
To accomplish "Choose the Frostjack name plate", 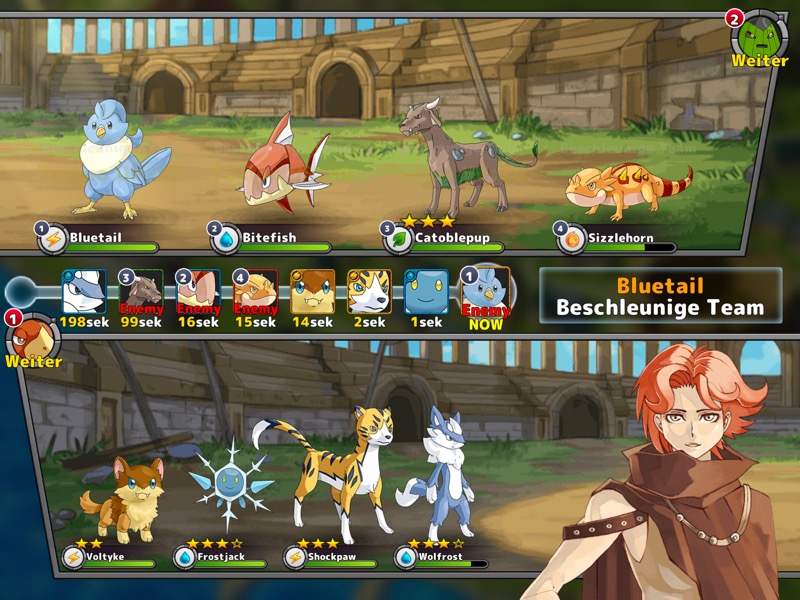I will pos(223,557).
